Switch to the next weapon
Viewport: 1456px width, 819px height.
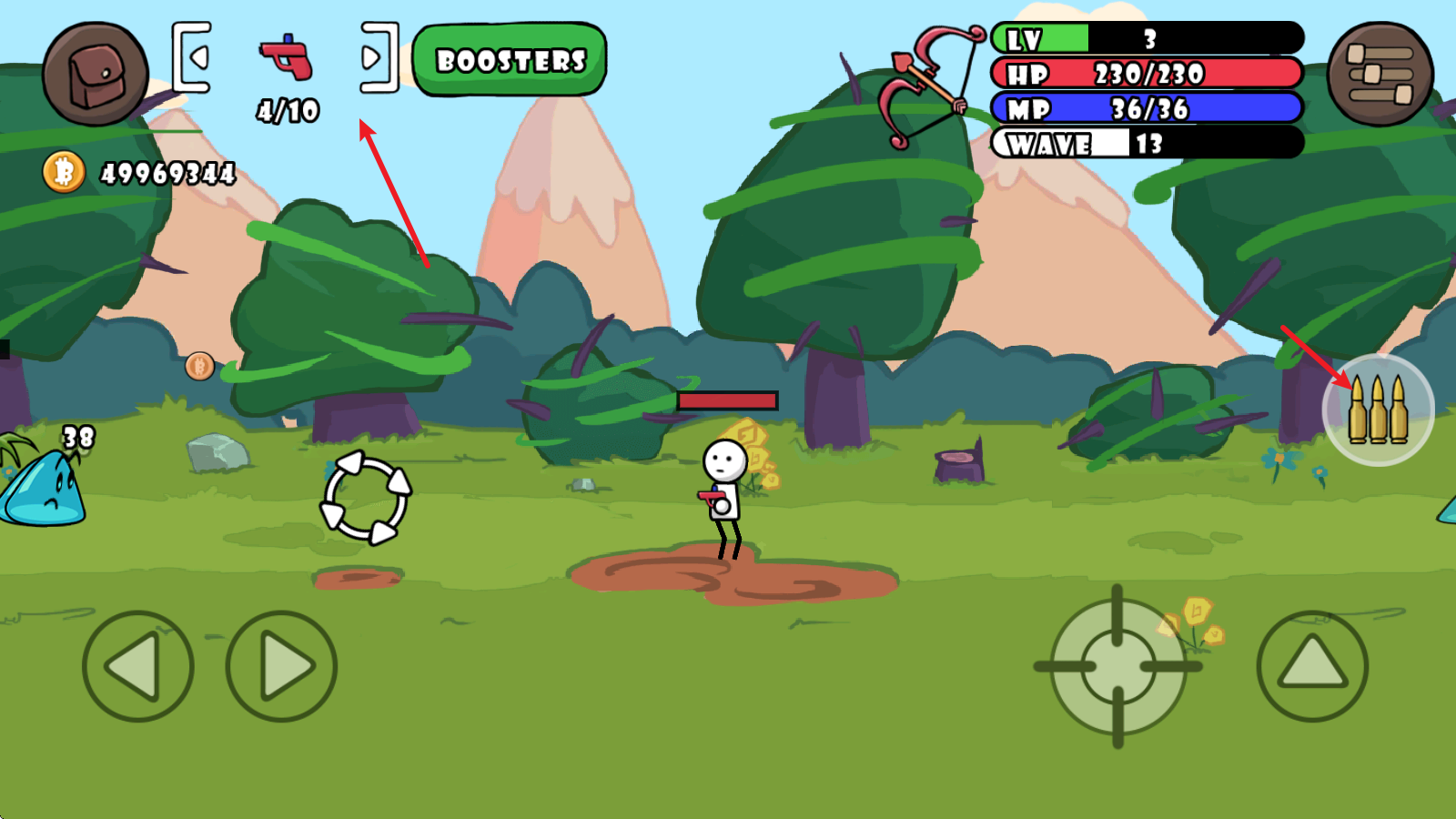[378, 57]
